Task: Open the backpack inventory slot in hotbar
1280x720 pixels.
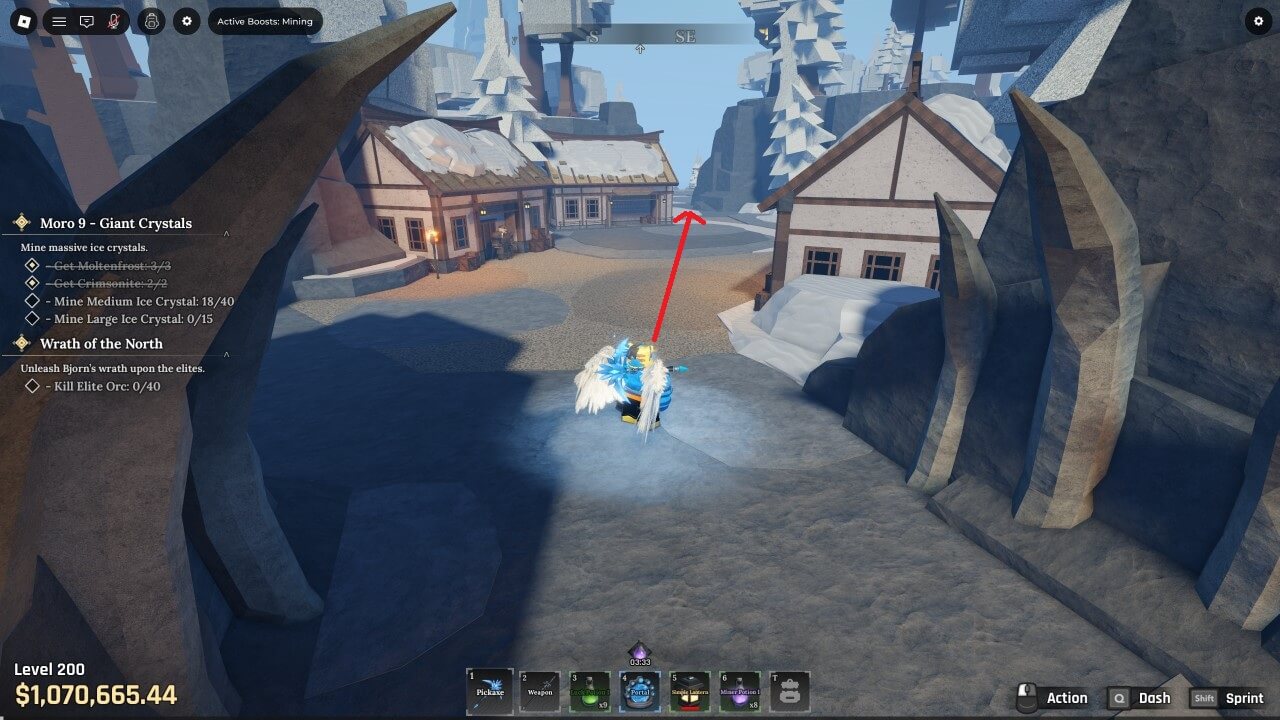Action: [x=790, y=691]
